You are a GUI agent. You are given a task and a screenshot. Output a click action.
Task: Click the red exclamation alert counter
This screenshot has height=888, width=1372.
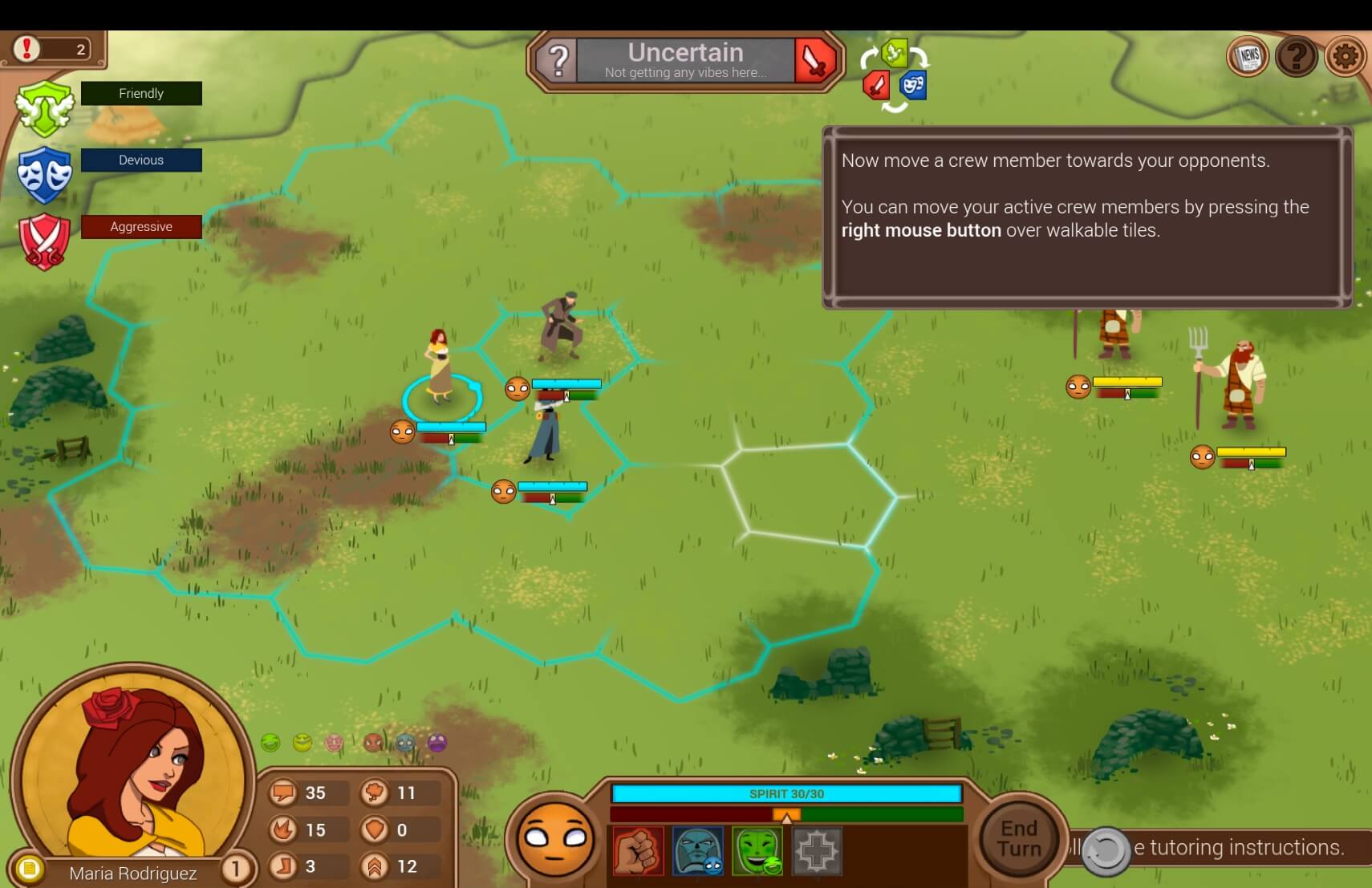(27, 49)
